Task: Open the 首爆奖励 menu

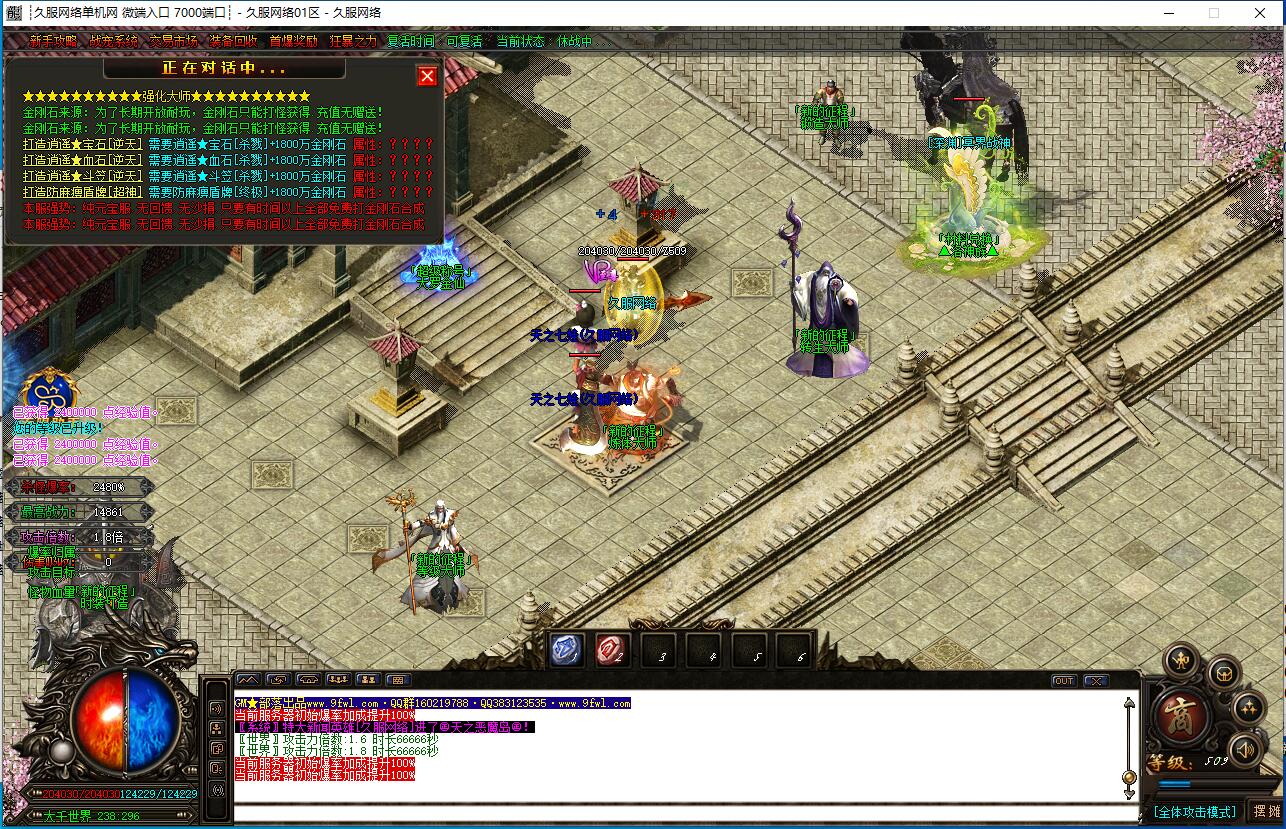Action: click(293, 42)
